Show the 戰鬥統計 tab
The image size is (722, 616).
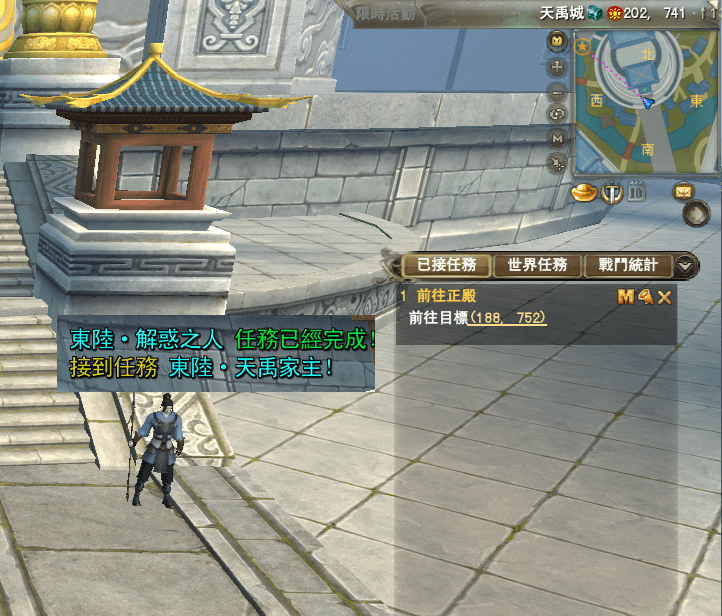tap(628, 265)
